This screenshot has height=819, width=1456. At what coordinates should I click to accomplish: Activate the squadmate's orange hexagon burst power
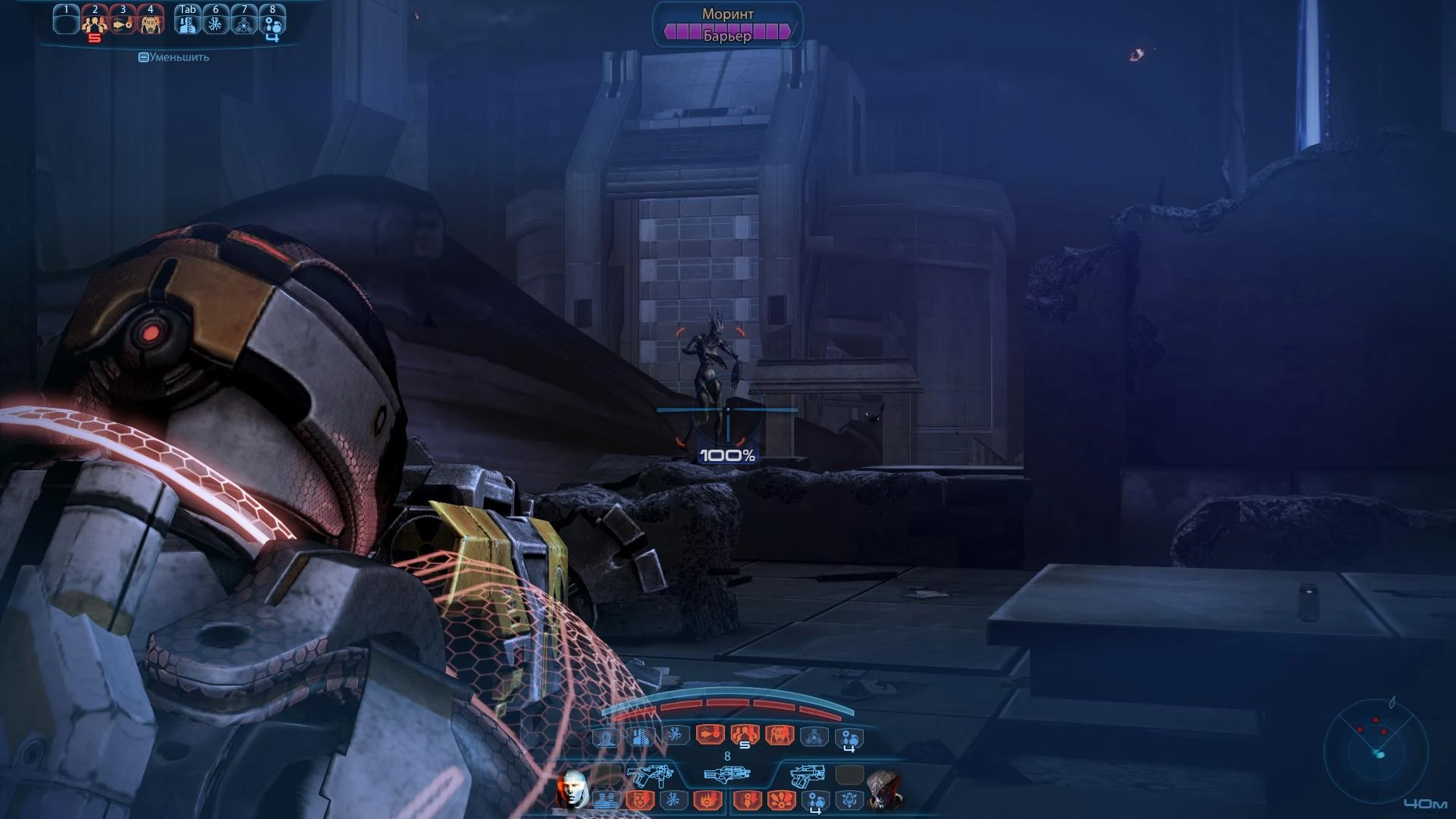coord(639,800)
